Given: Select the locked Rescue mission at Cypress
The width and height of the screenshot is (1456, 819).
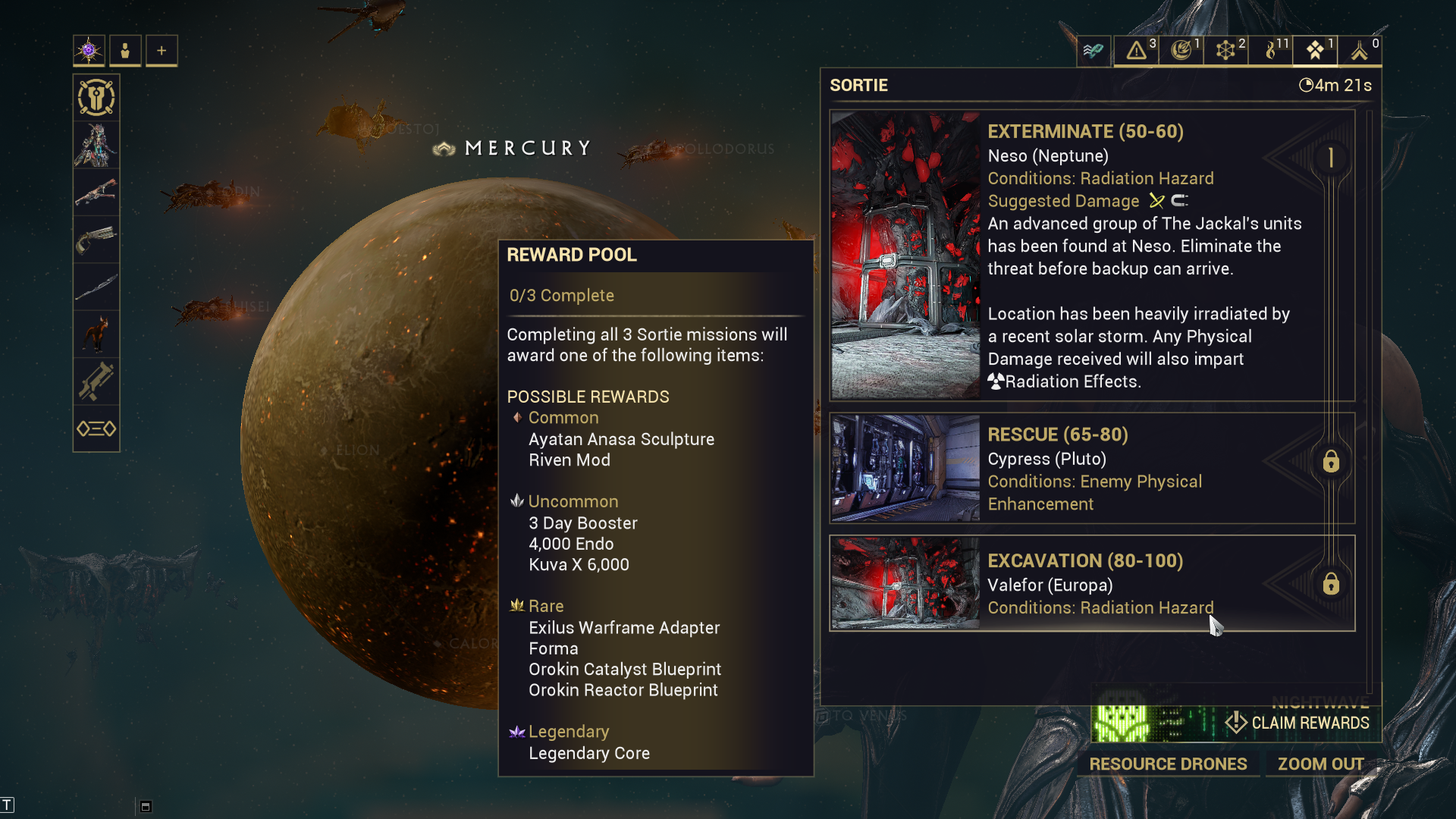Looking at the screenshot, I should 1092,468.
